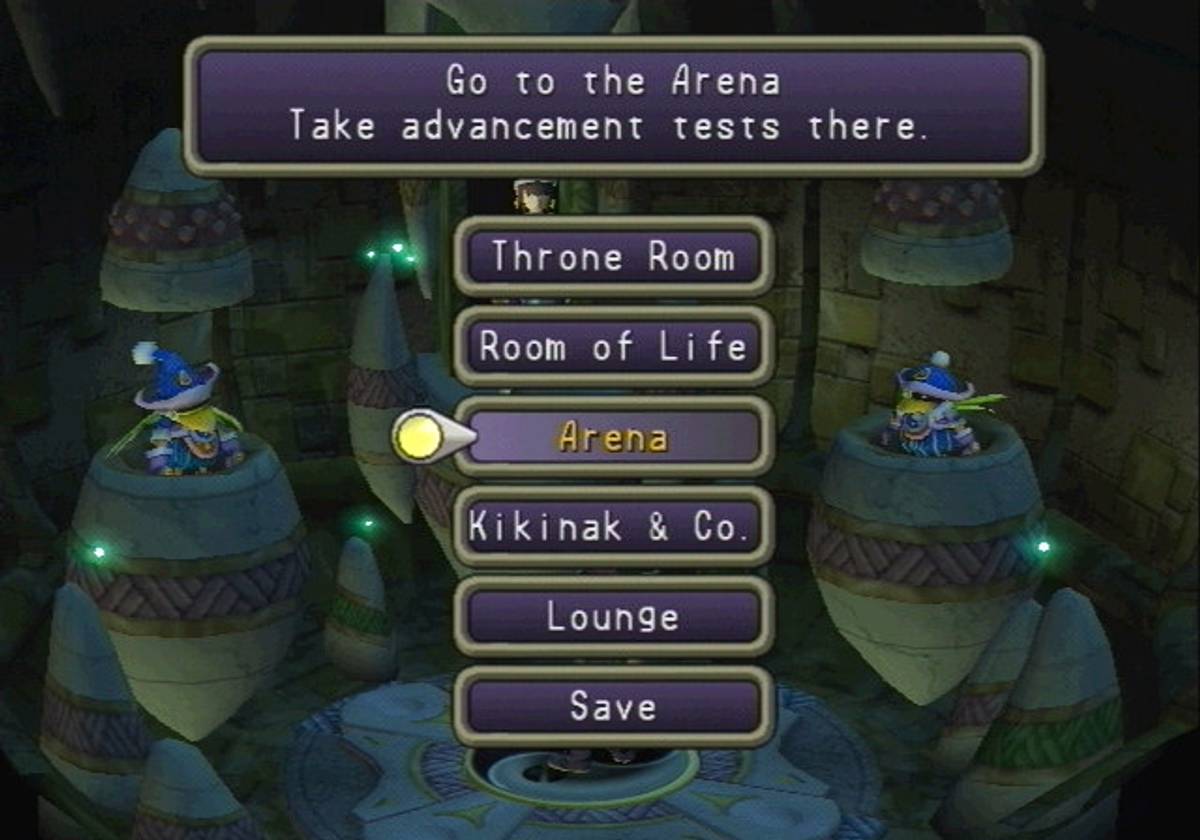The image size is (1200, 840).
Task: Open Kikinak & Co. shop entry
Action: click(613, 527)
